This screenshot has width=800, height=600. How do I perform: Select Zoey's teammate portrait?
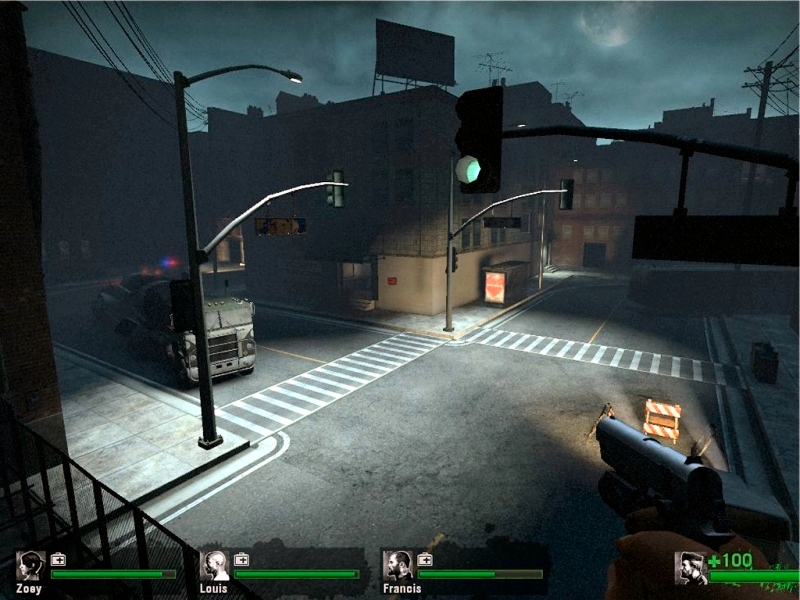point(30,565)
